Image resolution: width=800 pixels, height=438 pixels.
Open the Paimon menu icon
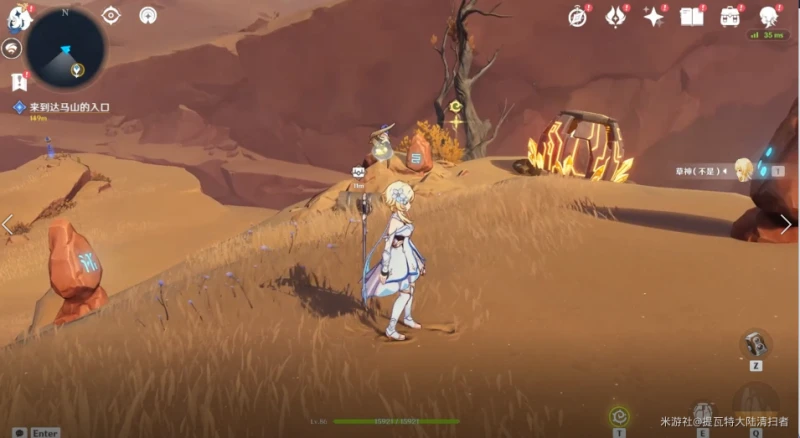[x=21, y=17]
